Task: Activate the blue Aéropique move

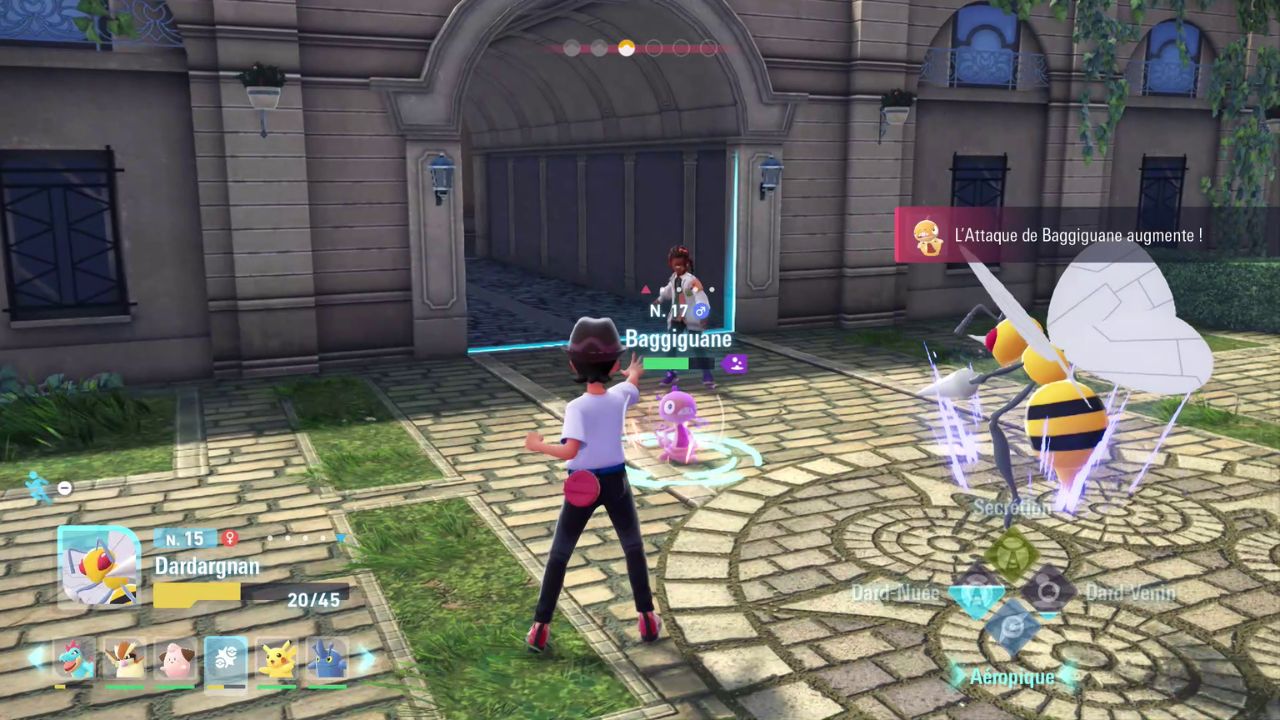Action: [x=1012, y=627]
